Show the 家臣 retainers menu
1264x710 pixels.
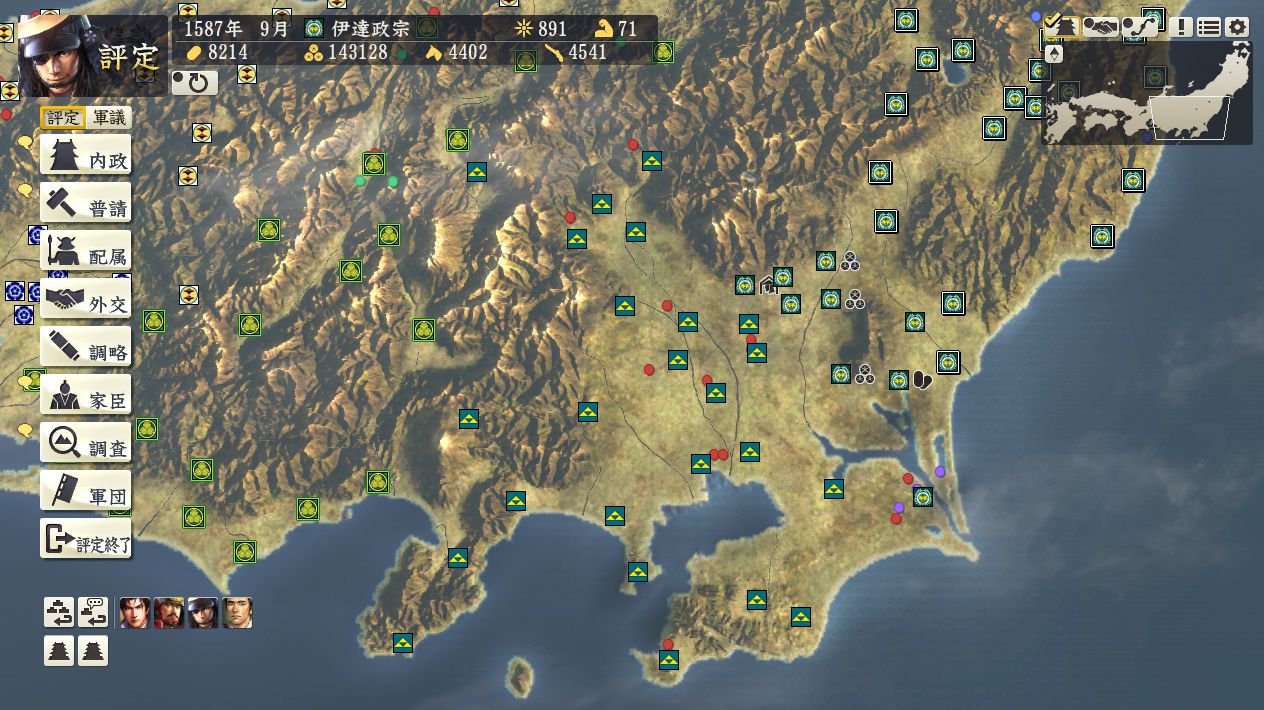(x=86, y=398)
